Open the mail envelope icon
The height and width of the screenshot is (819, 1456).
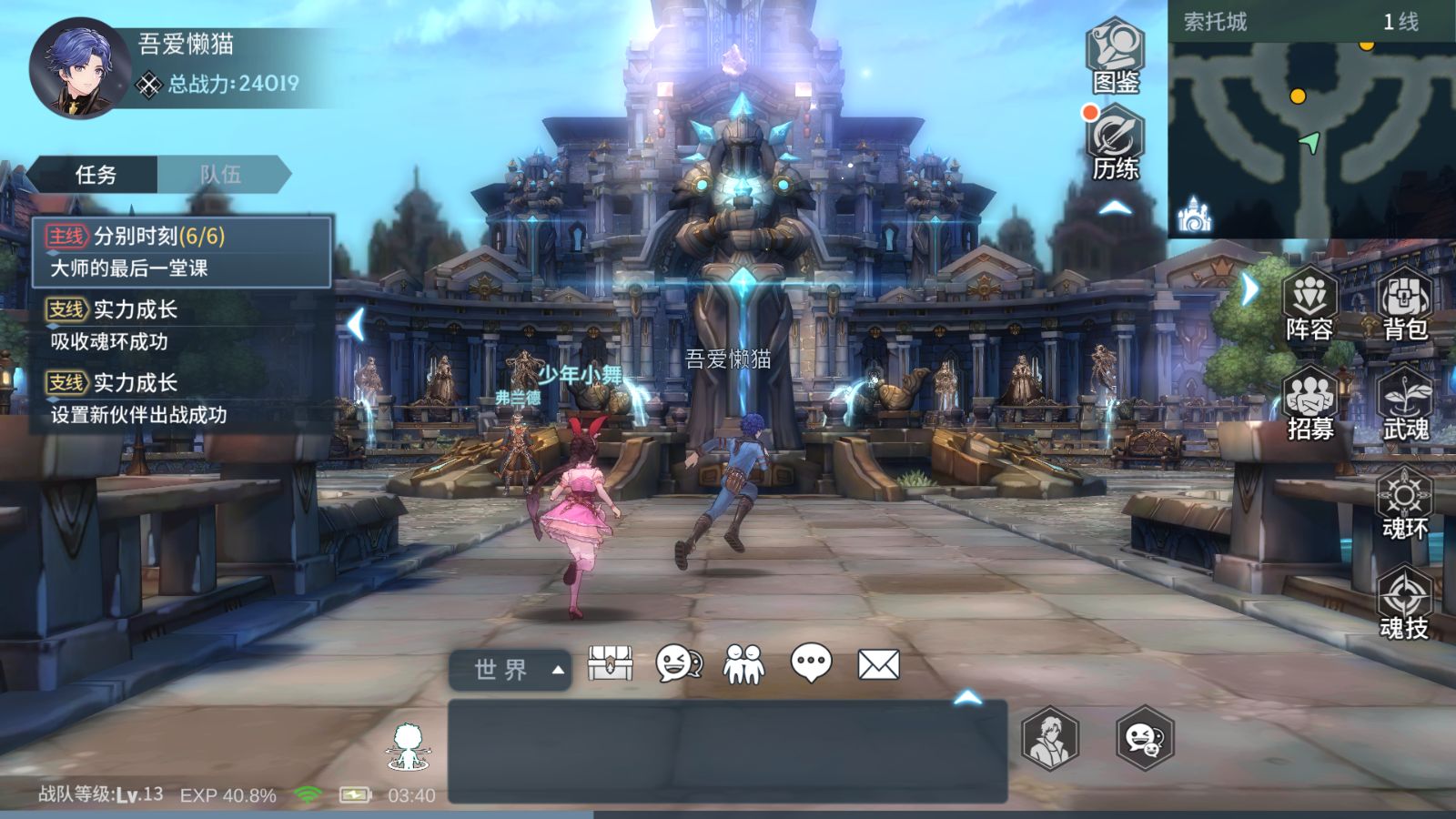pos(878,664)
